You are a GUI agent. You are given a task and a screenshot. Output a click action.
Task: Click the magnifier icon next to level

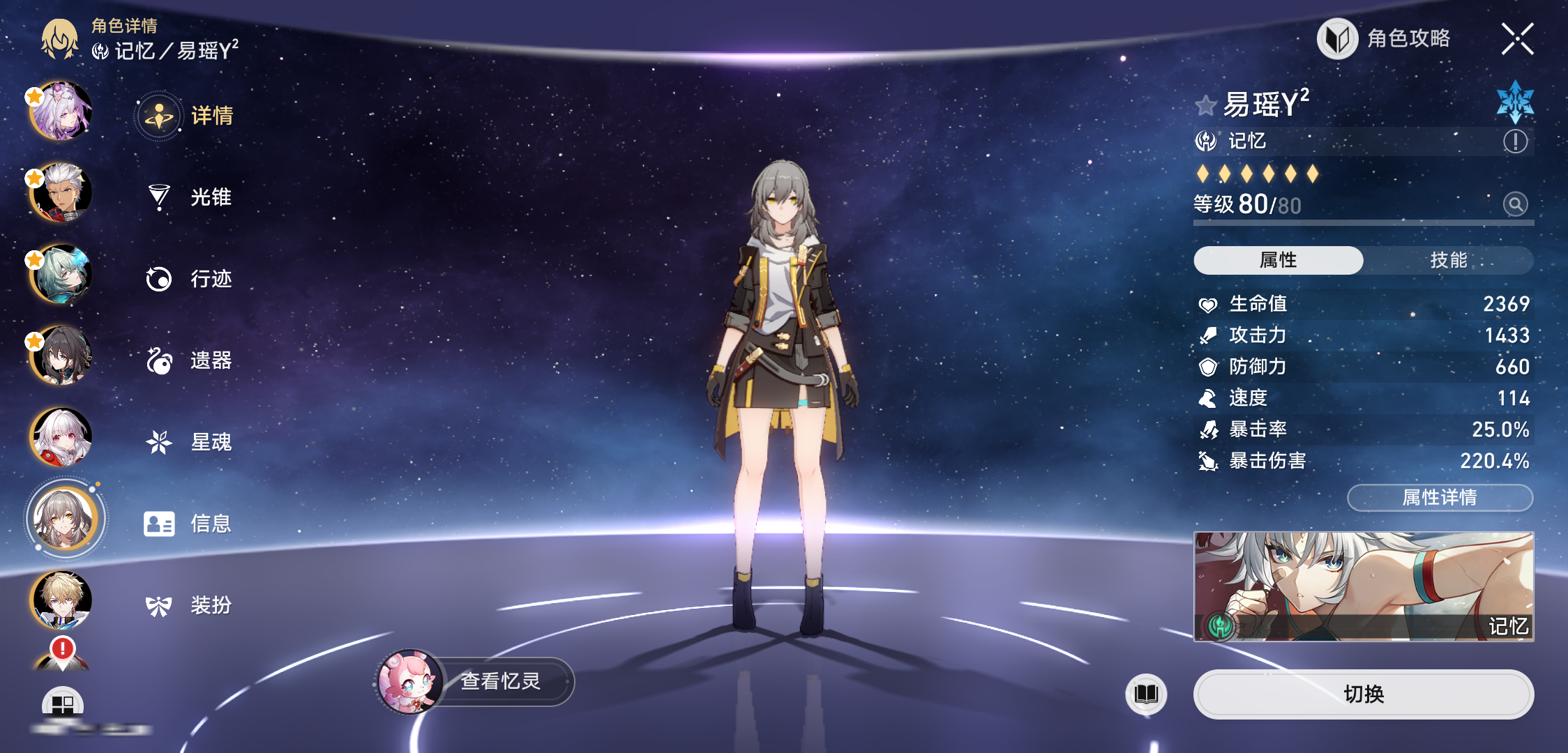click(1515, 204)
